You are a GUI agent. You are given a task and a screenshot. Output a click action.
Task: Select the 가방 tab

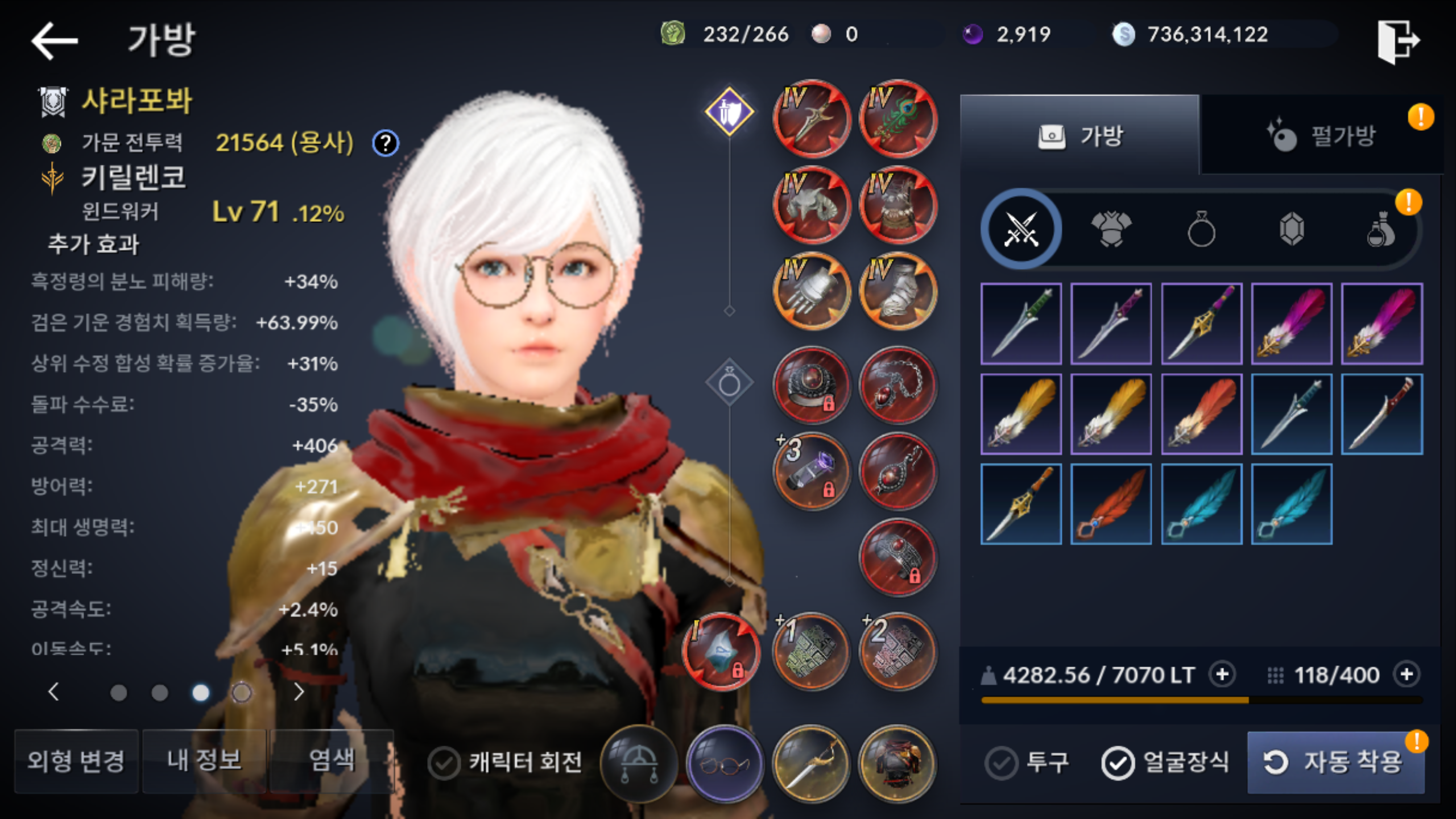click(1080, 136)
